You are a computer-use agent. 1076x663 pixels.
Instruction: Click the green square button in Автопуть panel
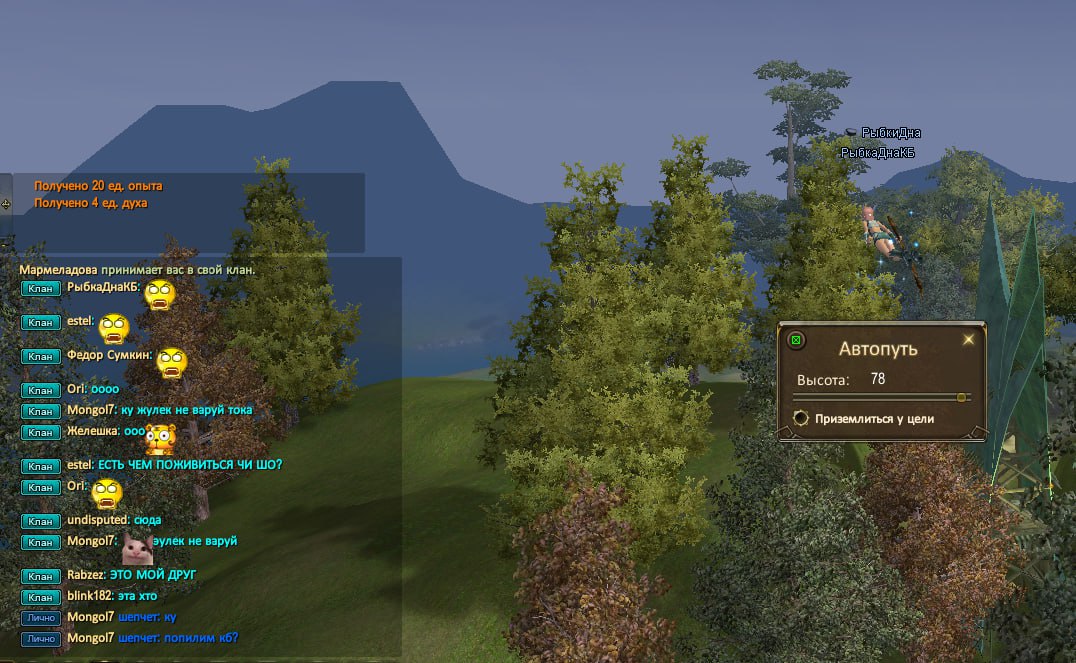(x=796, y=340)
